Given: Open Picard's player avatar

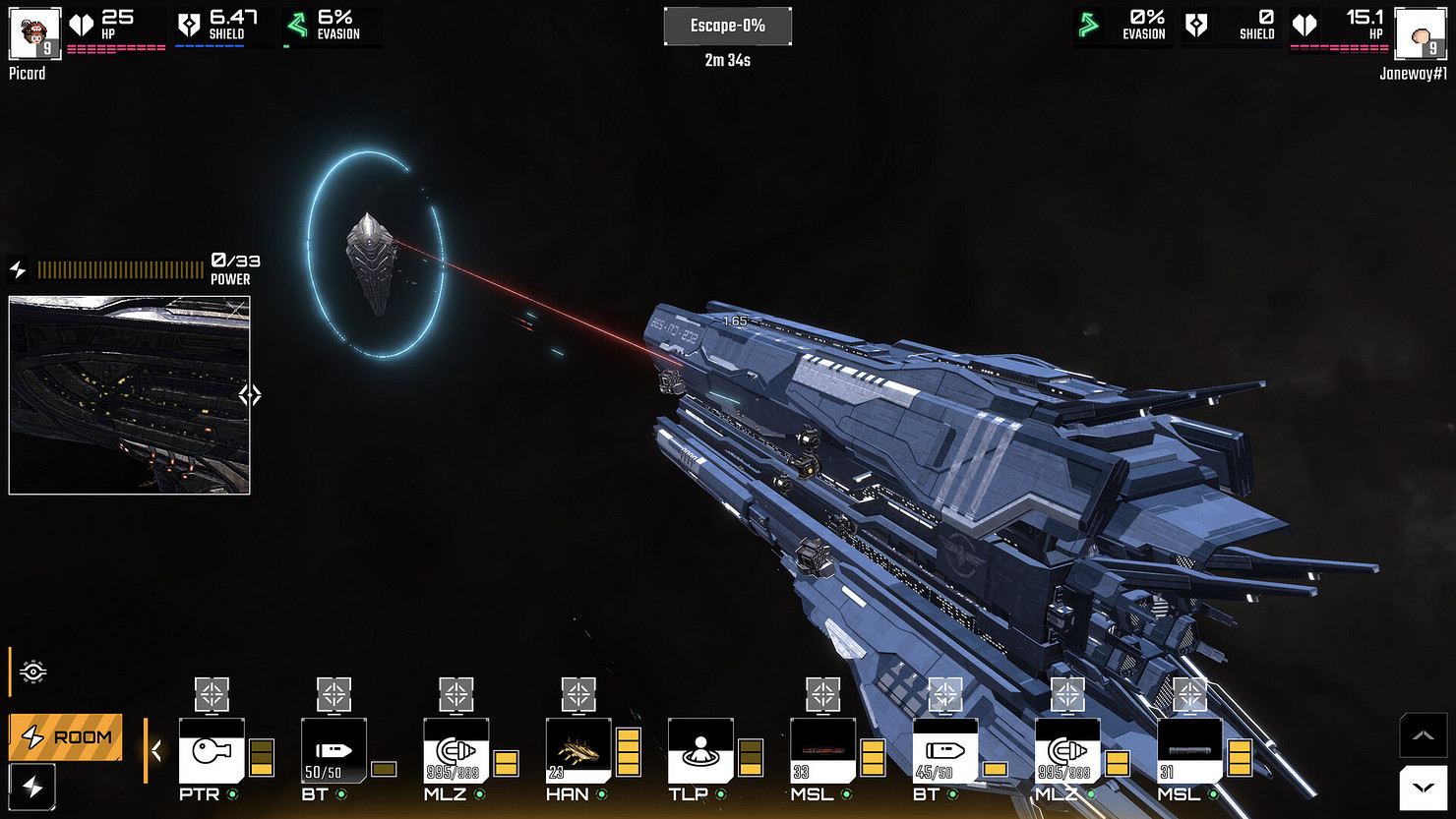Looking at the screenshot, I should (34, 34).
